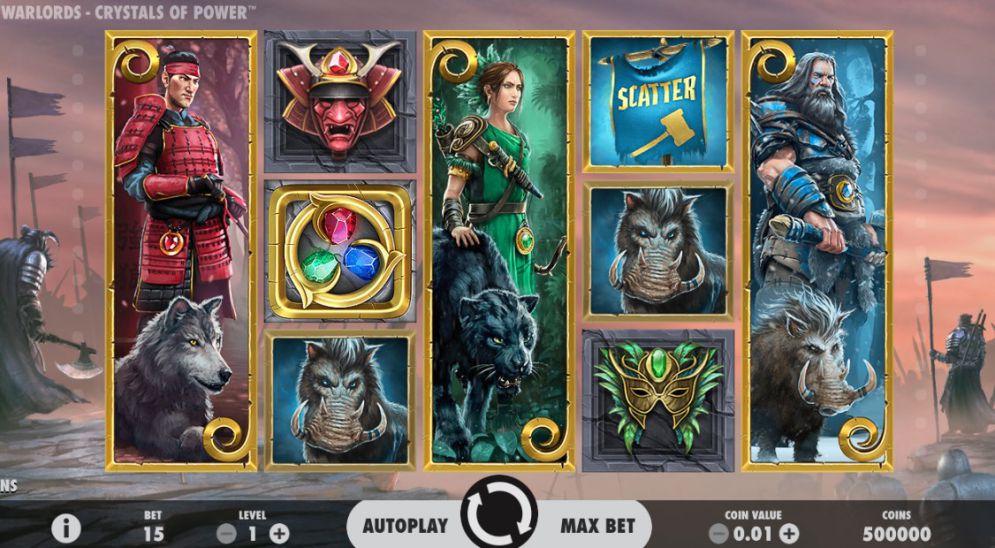
Task: Open the paytable info button
Action: [x=66, y=530]
